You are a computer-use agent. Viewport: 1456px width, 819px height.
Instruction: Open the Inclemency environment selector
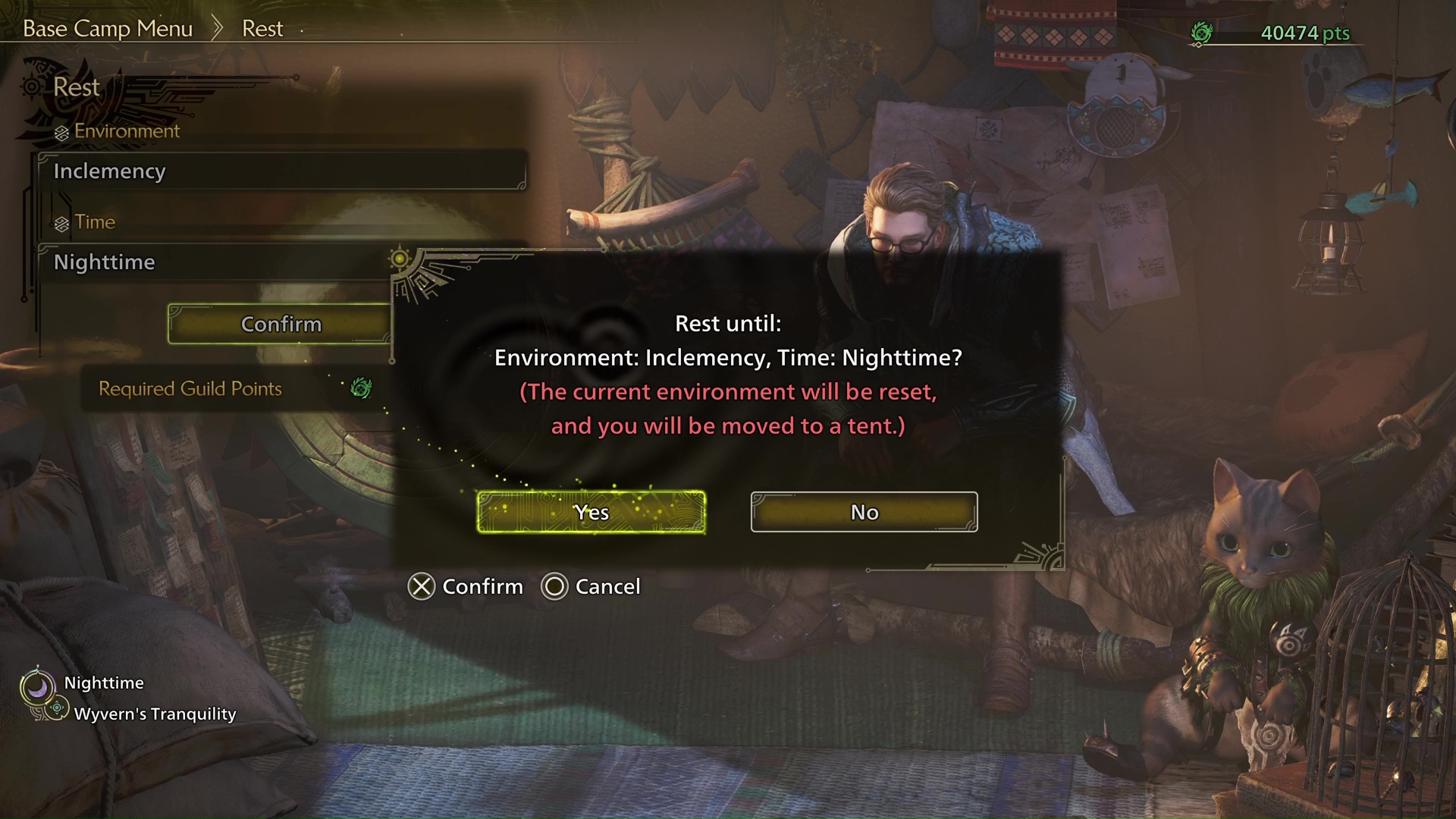click(x=282, y=171)
